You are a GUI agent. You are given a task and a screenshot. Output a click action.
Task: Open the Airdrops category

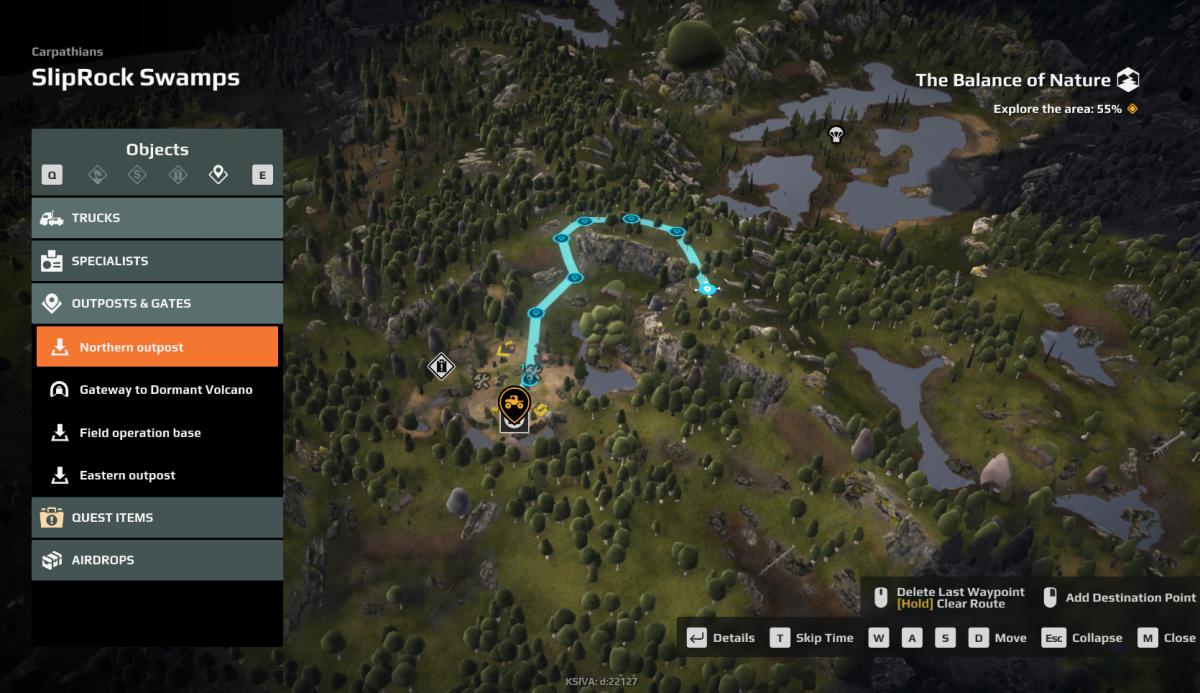[157, 561]
